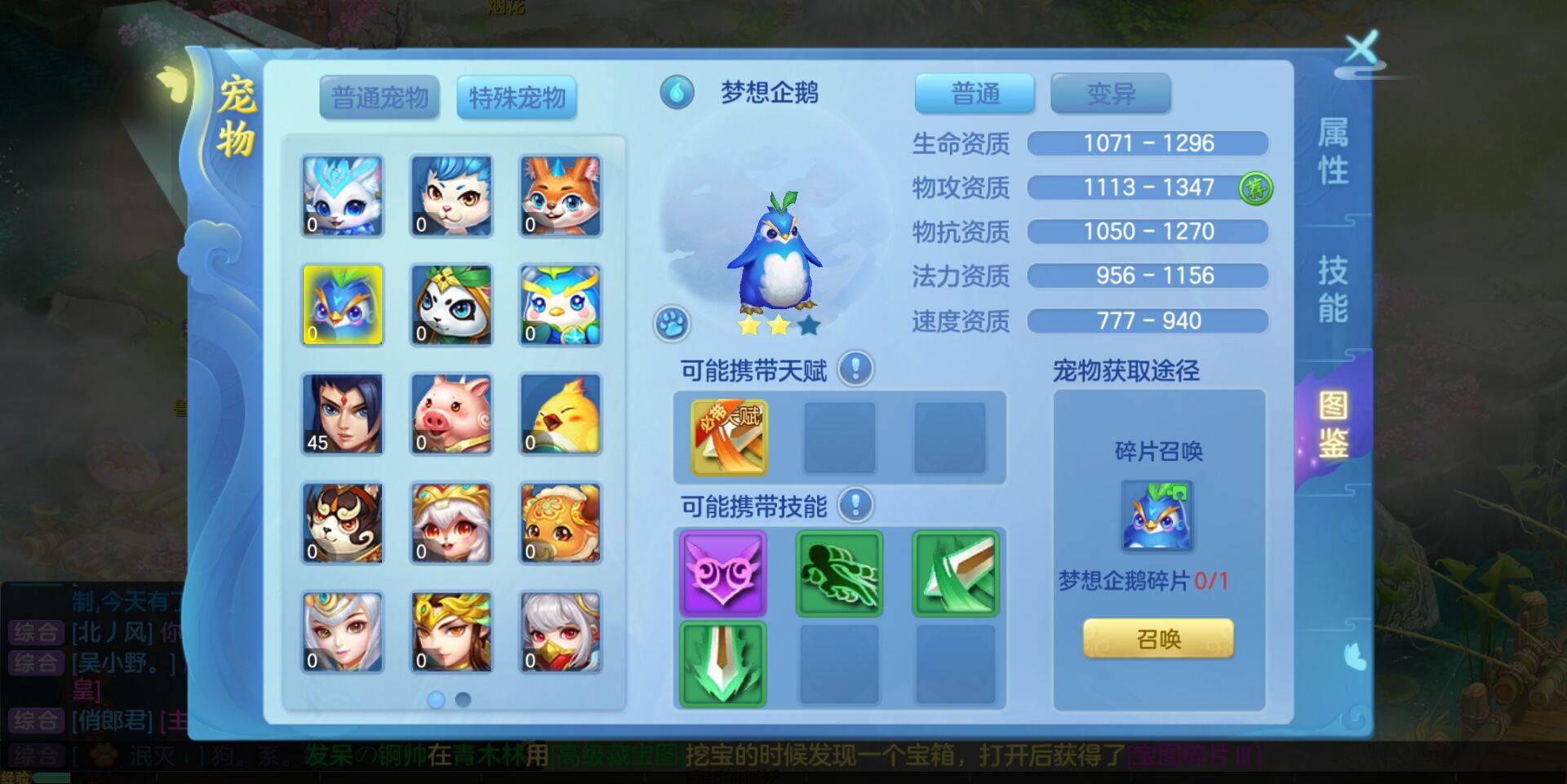
Task: Select the yellow-highlighted peacock pet icon
Action: [342, 304]
